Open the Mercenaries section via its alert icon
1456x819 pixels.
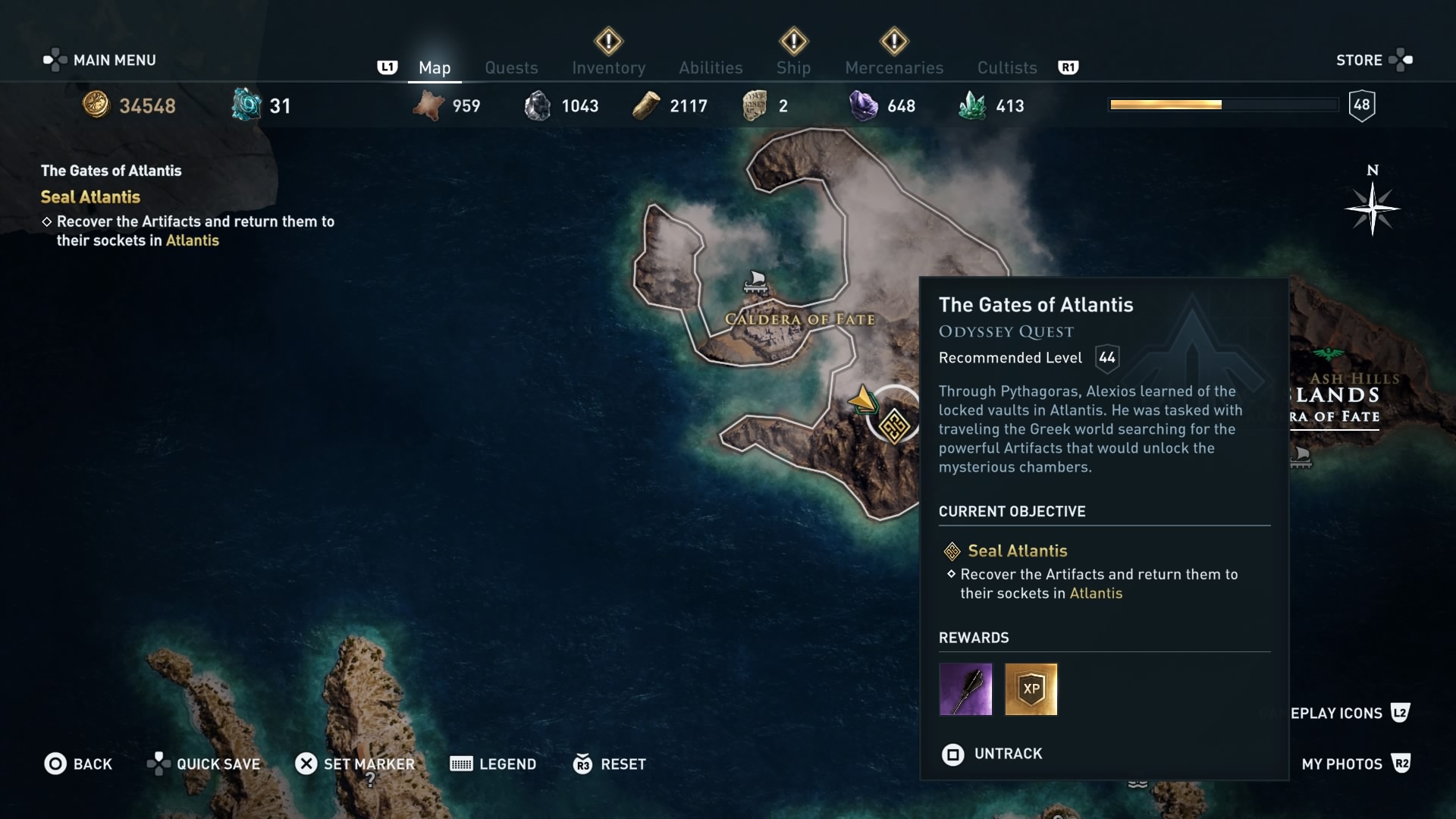click(894, 42)
